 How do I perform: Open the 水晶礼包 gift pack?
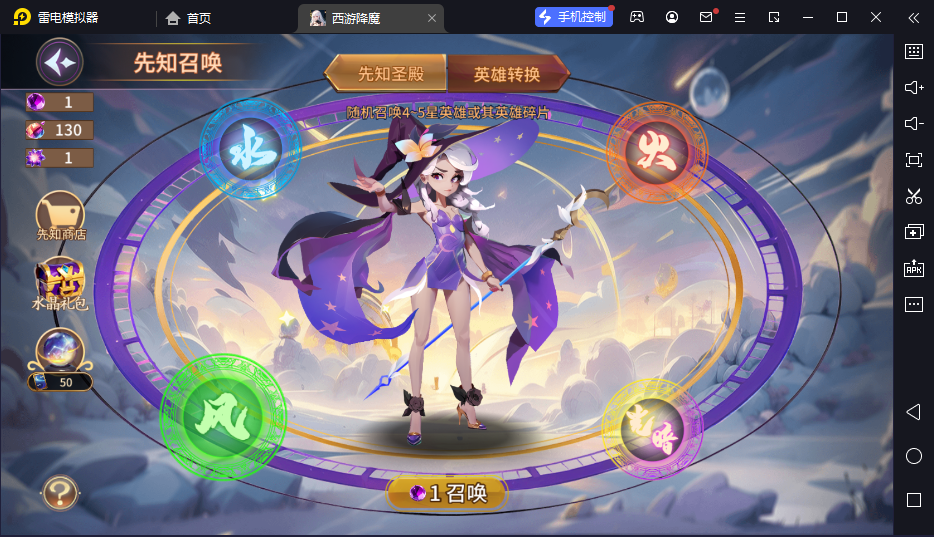60,284
